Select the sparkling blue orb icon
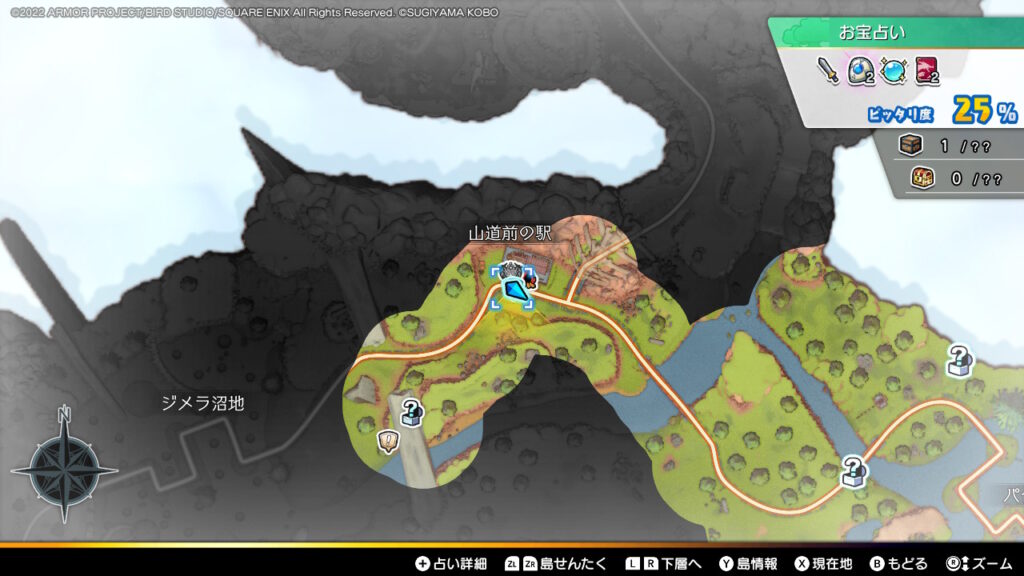This screenshot has width=1024, height=576. (x=893, y=71)
